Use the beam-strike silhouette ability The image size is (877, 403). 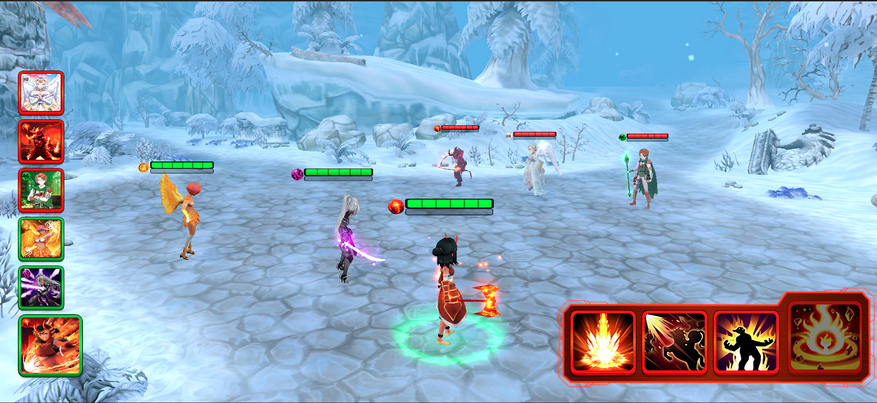coord(674,342)
